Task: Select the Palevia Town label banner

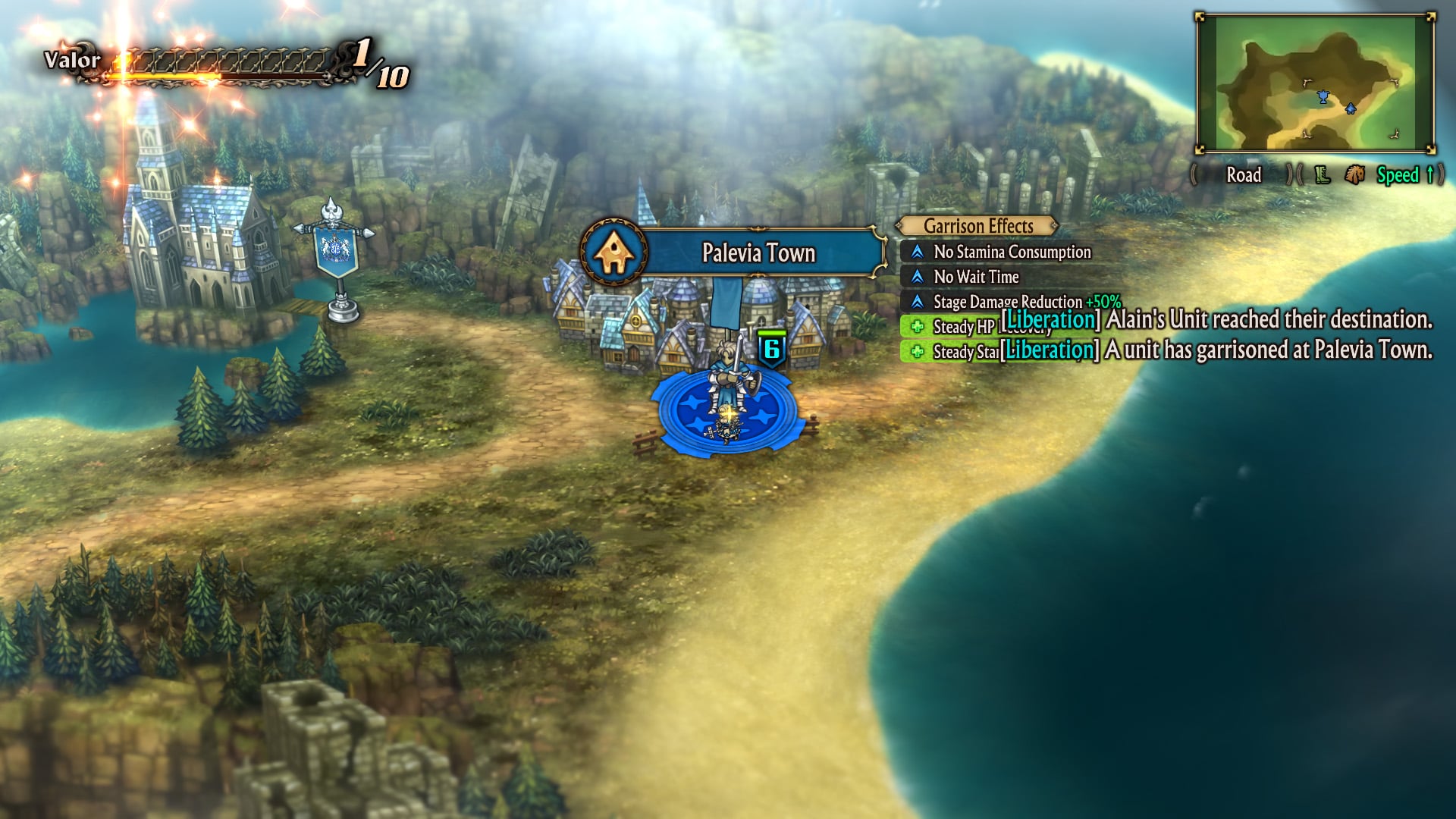Action: pos(759,253)
